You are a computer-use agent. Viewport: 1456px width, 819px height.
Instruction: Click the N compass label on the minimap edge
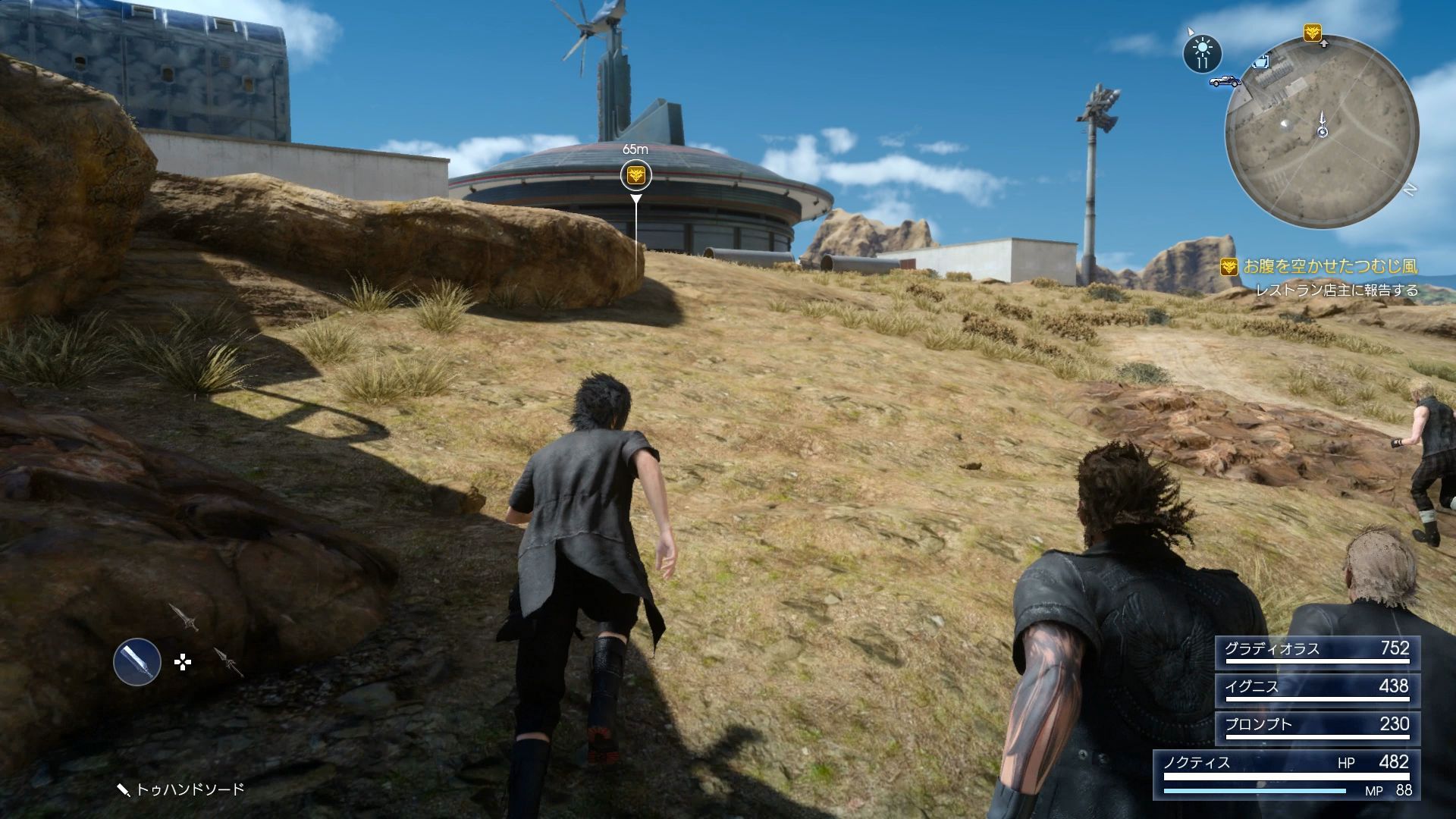click(x=1411, y=187)
